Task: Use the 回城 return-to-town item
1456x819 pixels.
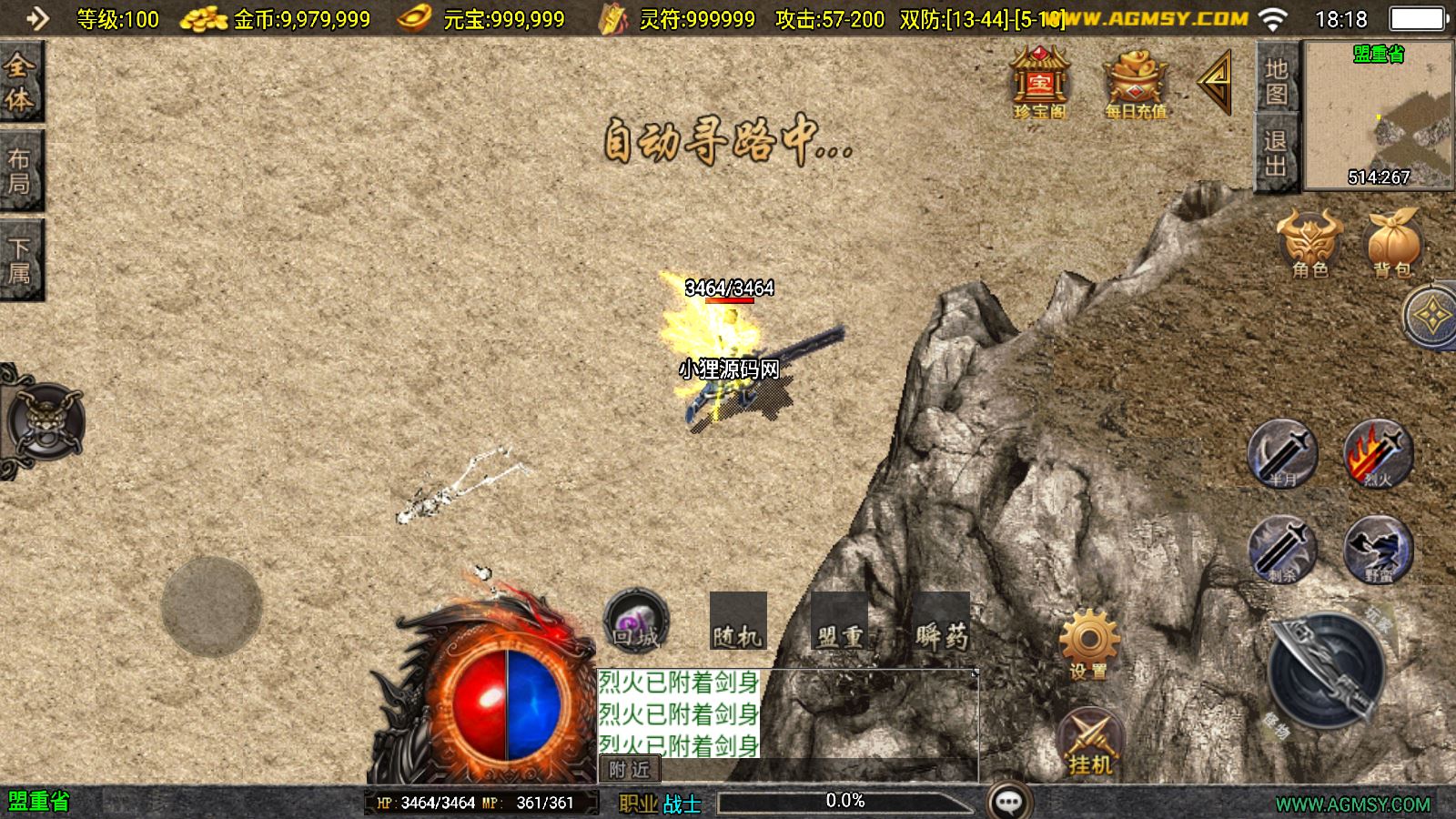Action: coord(635,622)
